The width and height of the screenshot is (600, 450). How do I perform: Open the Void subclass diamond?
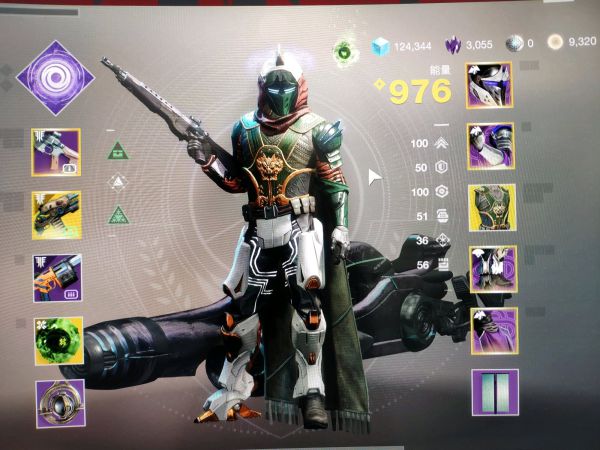coord(56,79)
